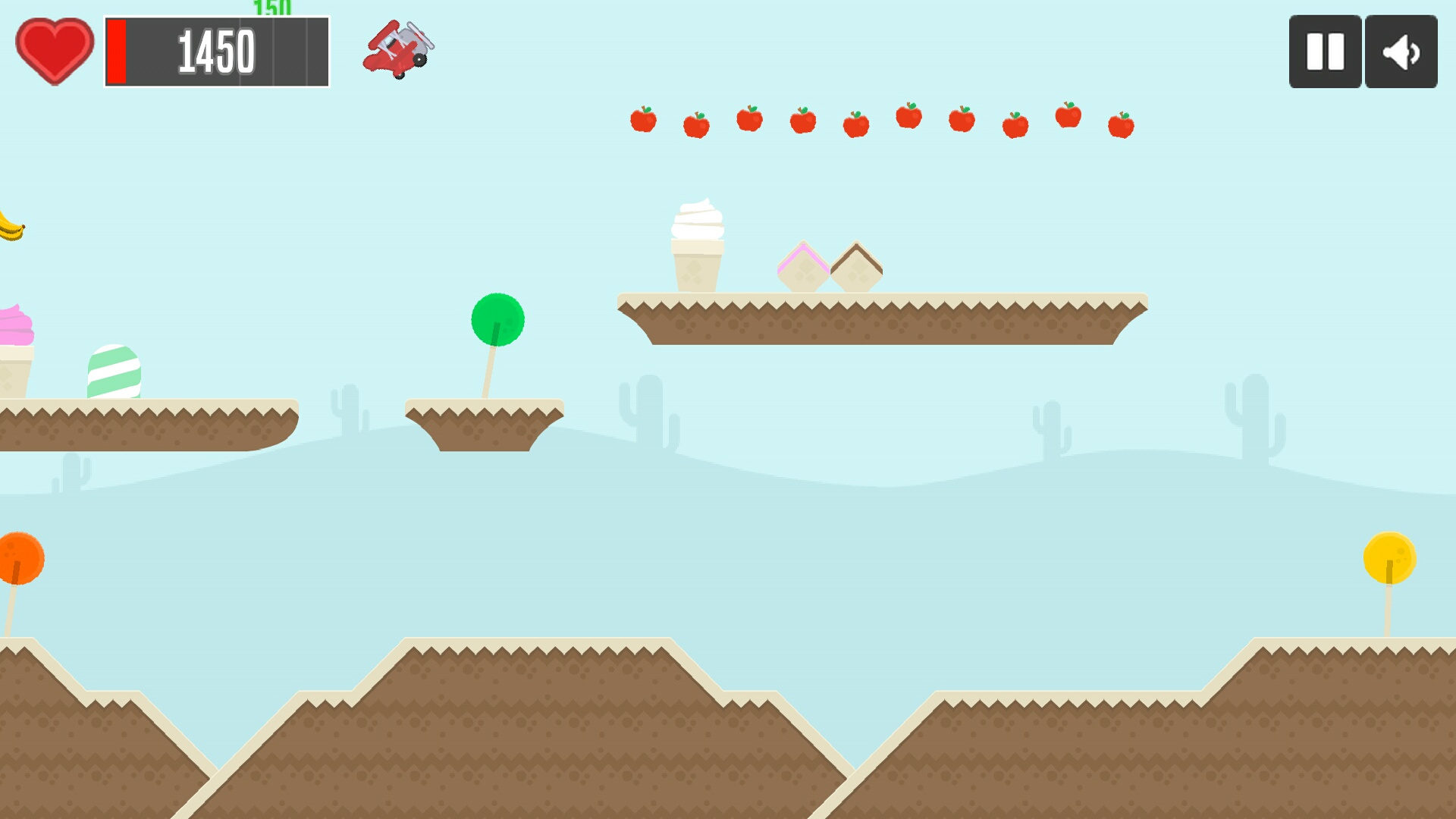The height and width of the screenshot is (819, 1456).
Task: Click the score counter showing 1450
Action: (x=216, y=51)
